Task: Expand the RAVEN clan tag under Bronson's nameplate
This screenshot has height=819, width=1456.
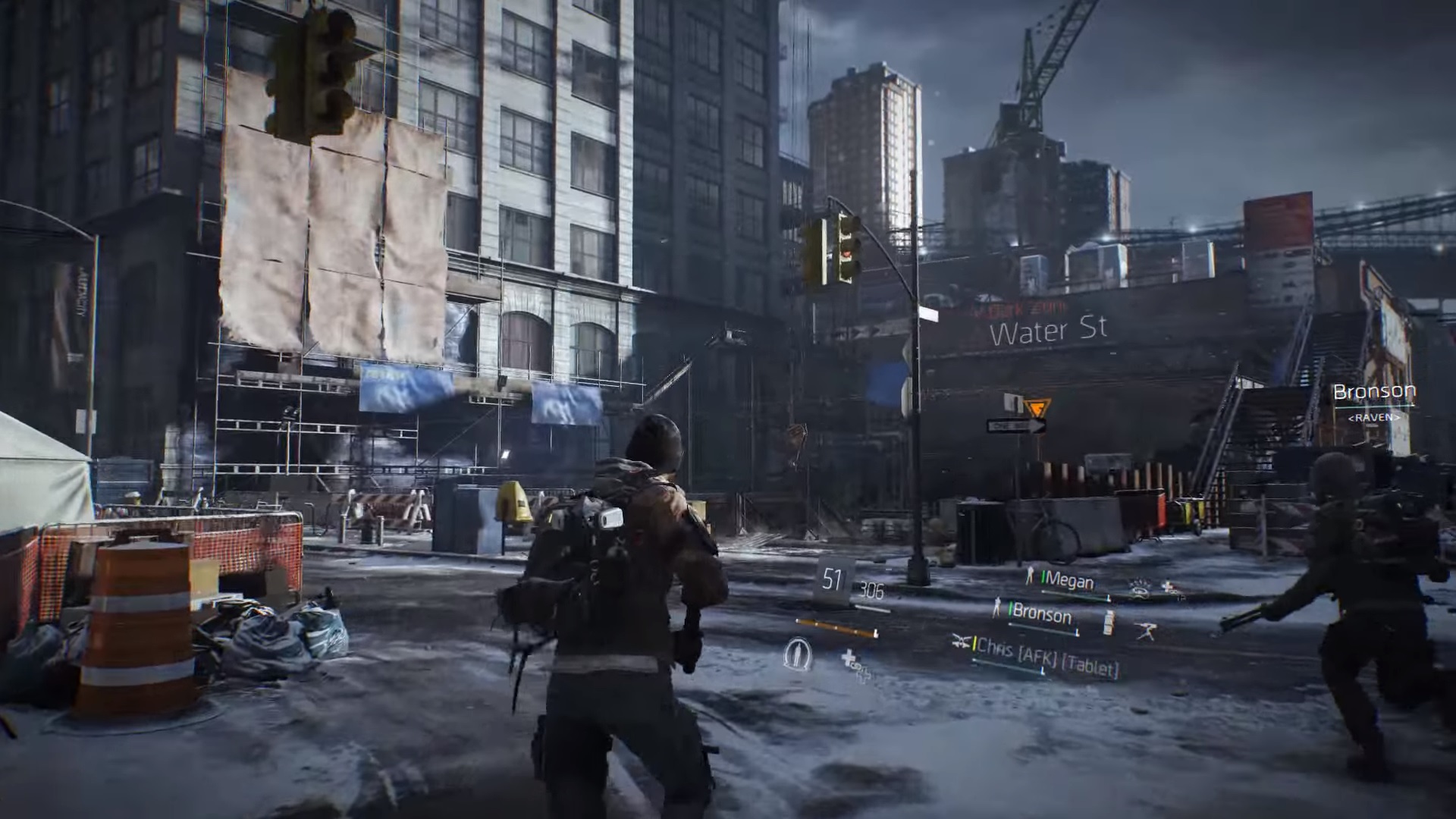Action: pos(1374,416)
